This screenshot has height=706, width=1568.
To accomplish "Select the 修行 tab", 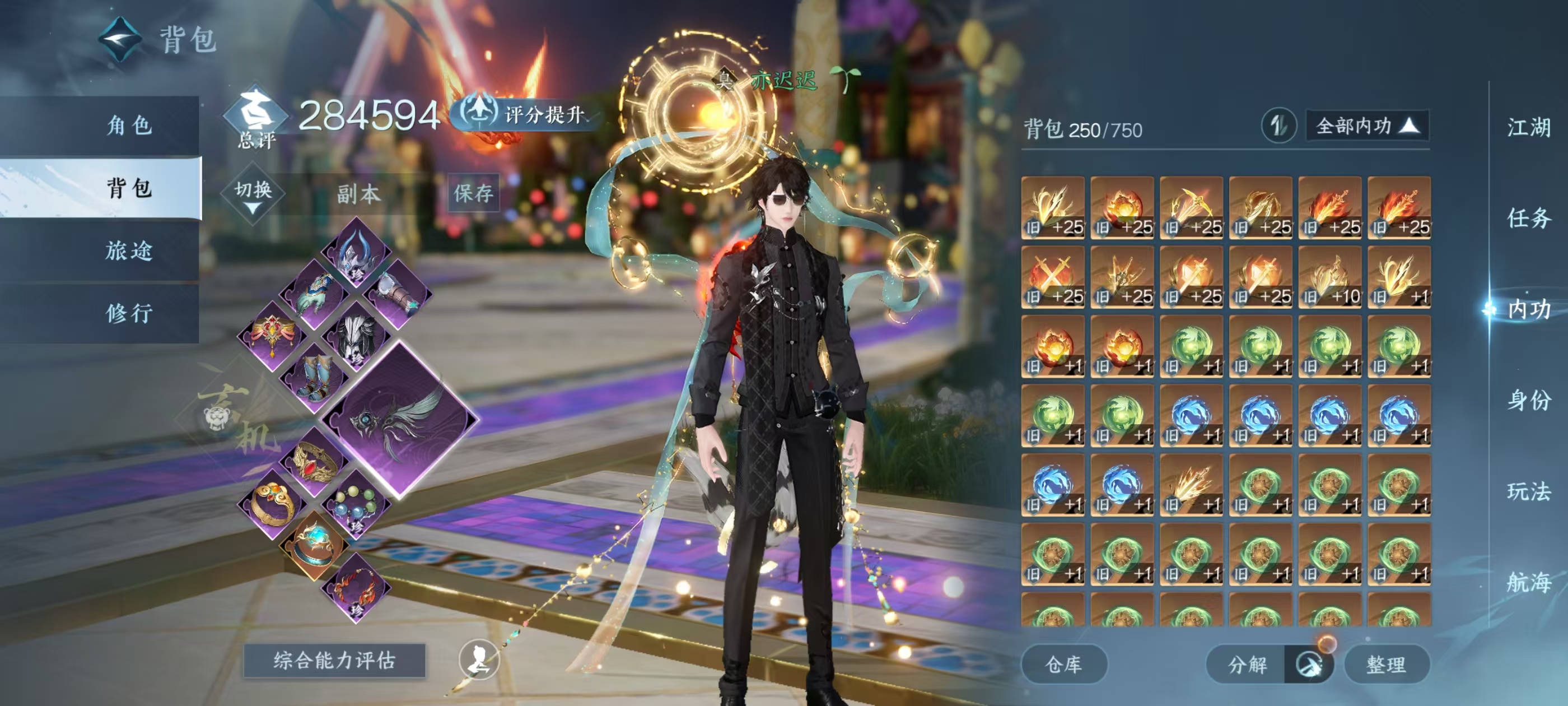I will tap(128, 313).
